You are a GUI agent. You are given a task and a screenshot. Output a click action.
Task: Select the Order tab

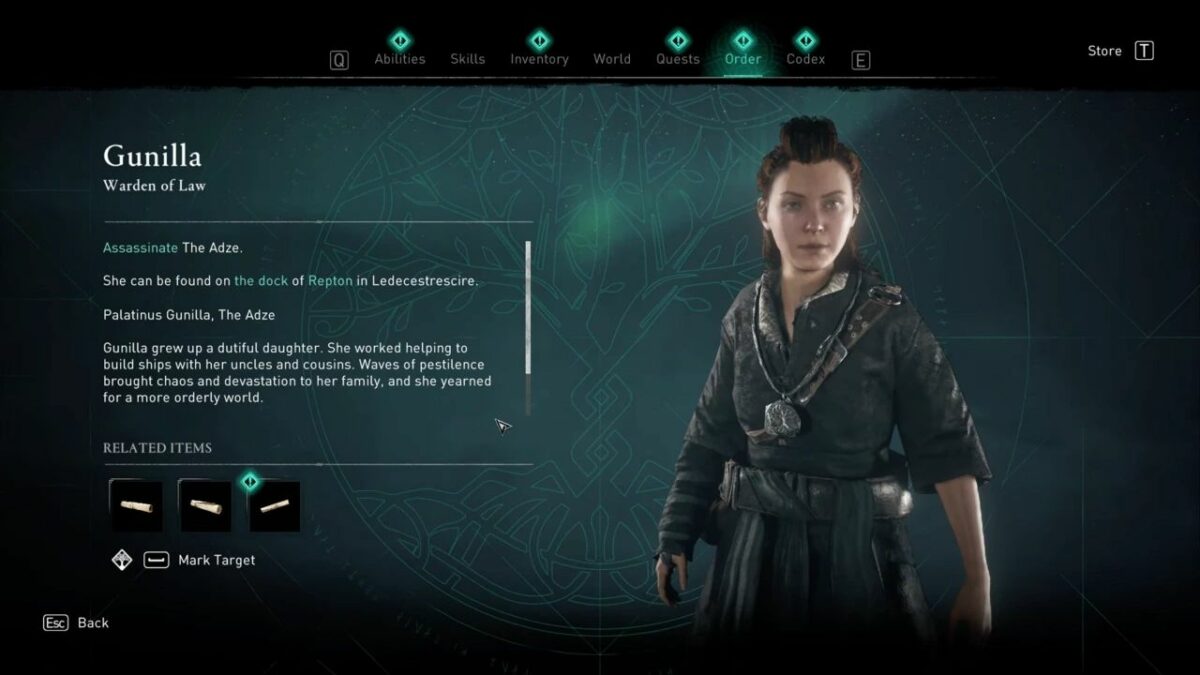[x=742, y=58]
